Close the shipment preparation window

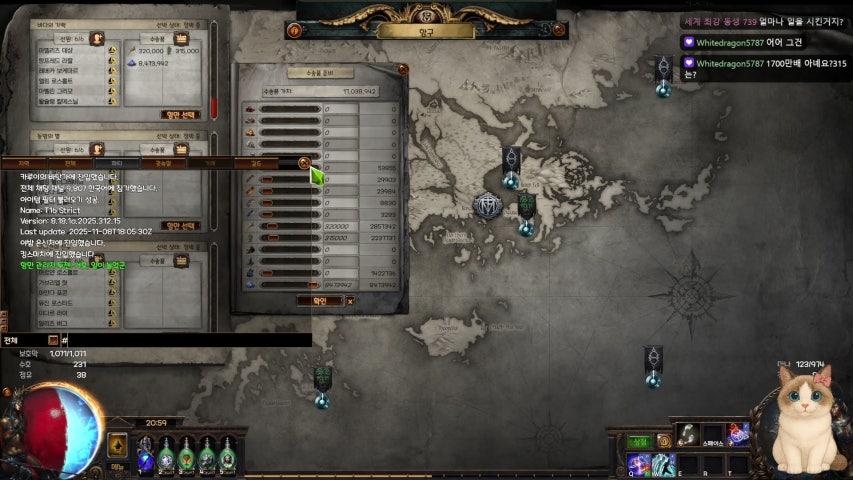[403, 69]
